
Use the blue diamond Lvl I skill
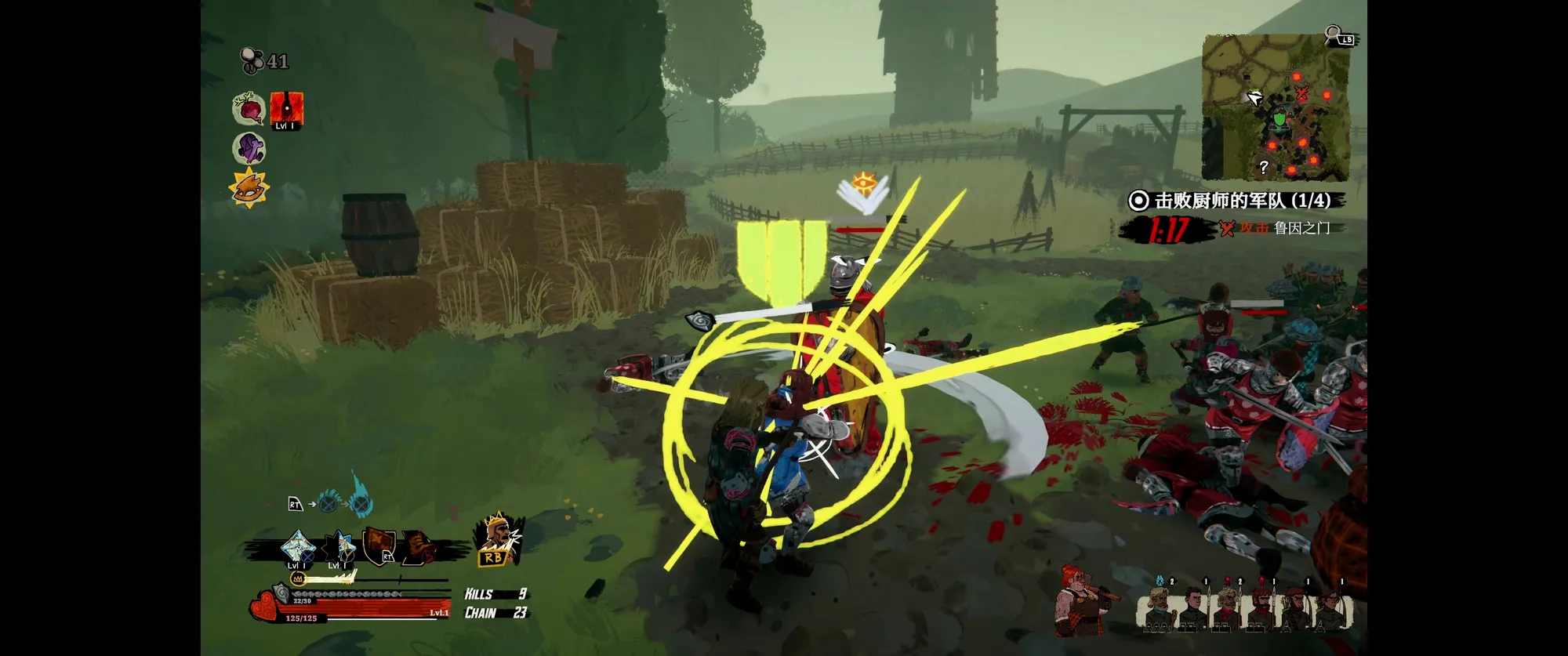point(298,547)
